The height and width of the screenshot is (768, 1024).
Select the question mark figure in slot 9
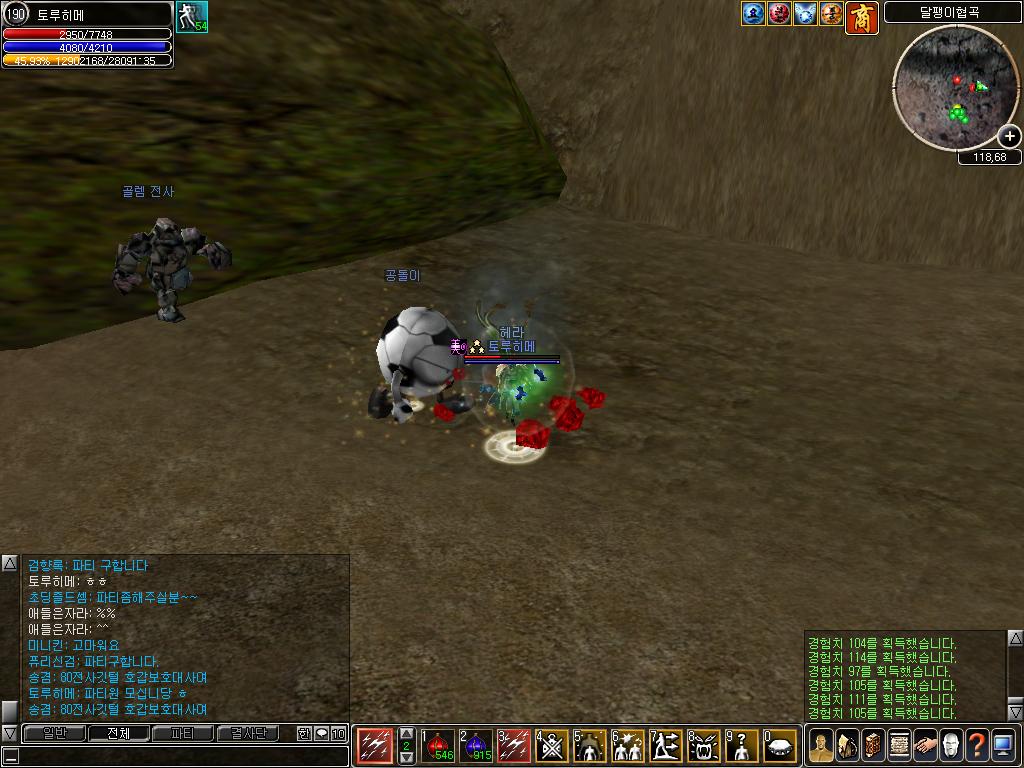point(742,745)
